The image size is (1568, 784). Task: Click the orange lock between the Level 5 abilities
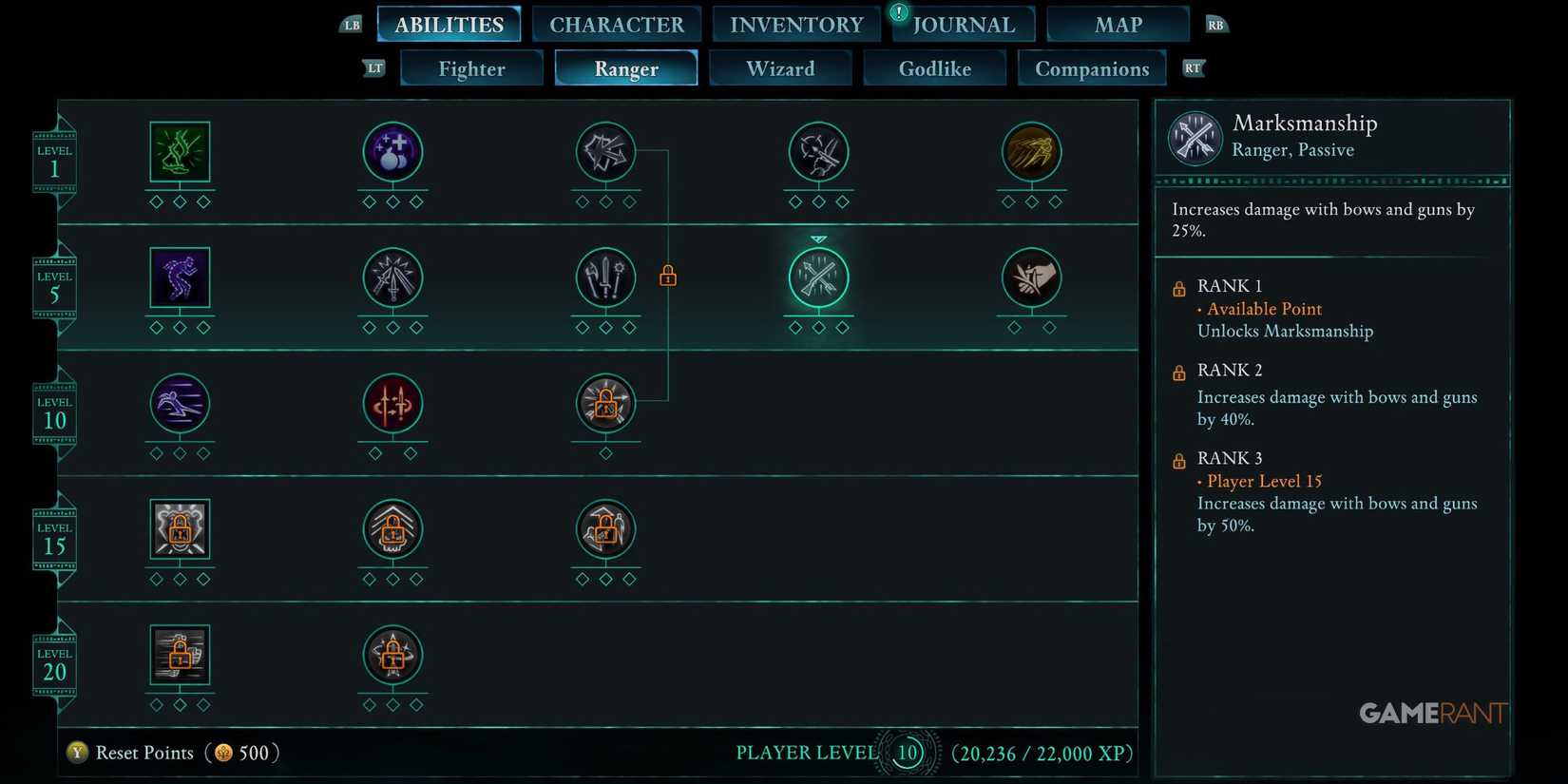coord(668,275)
